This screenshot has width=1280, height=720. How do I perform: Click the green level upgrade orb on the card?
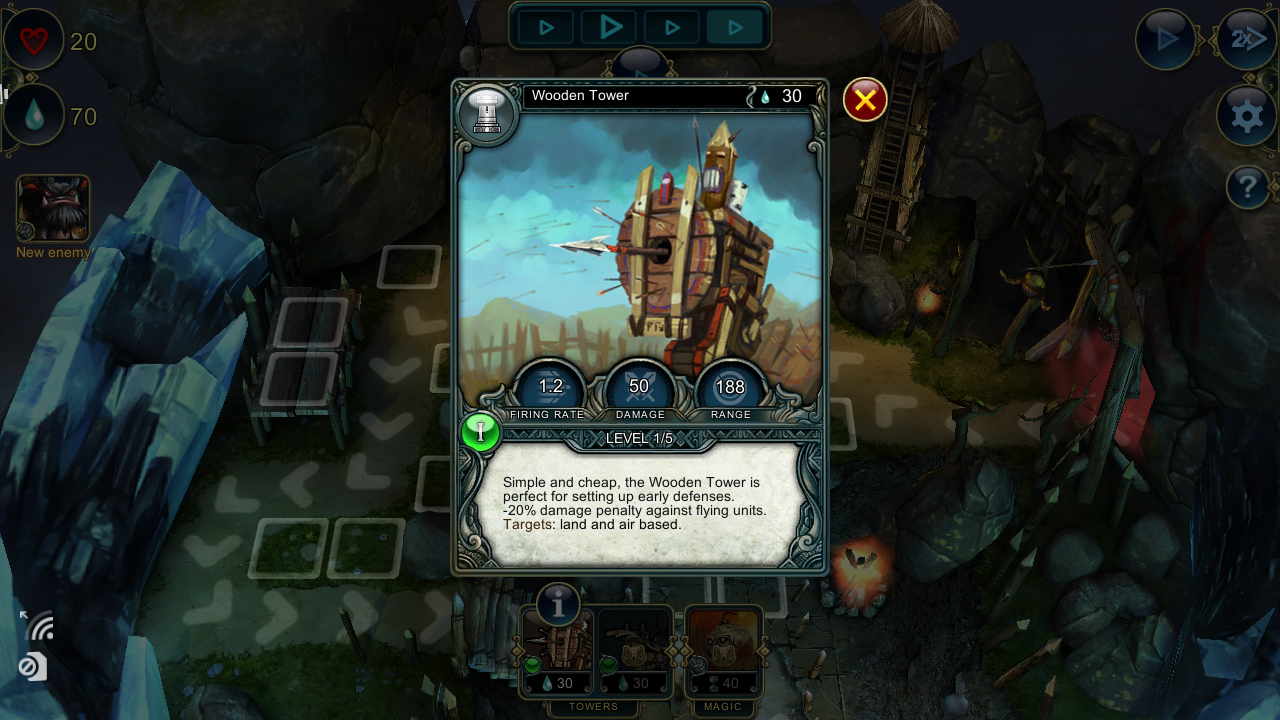[481, 432]
